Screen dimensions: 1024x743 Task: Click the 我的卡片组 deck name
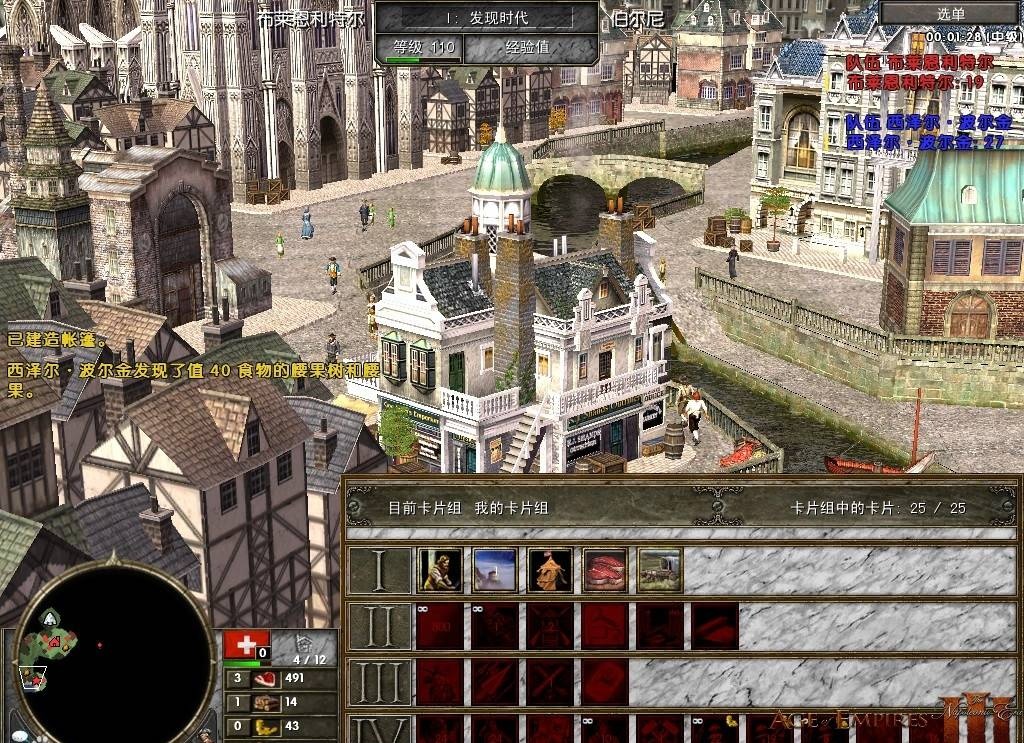[511, 508]
